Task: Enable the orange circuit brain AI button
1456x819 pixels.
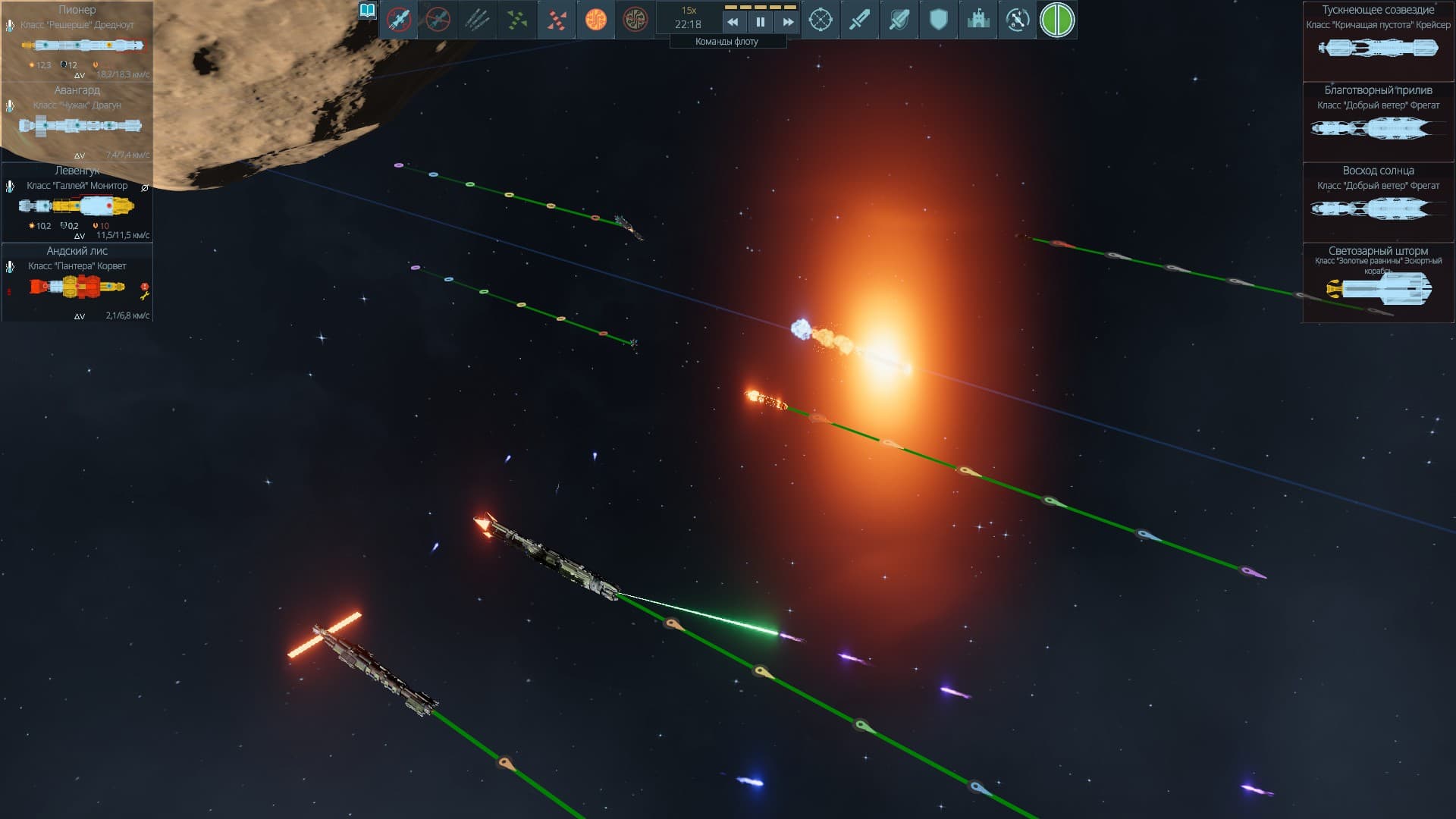Action: (596, 20)
